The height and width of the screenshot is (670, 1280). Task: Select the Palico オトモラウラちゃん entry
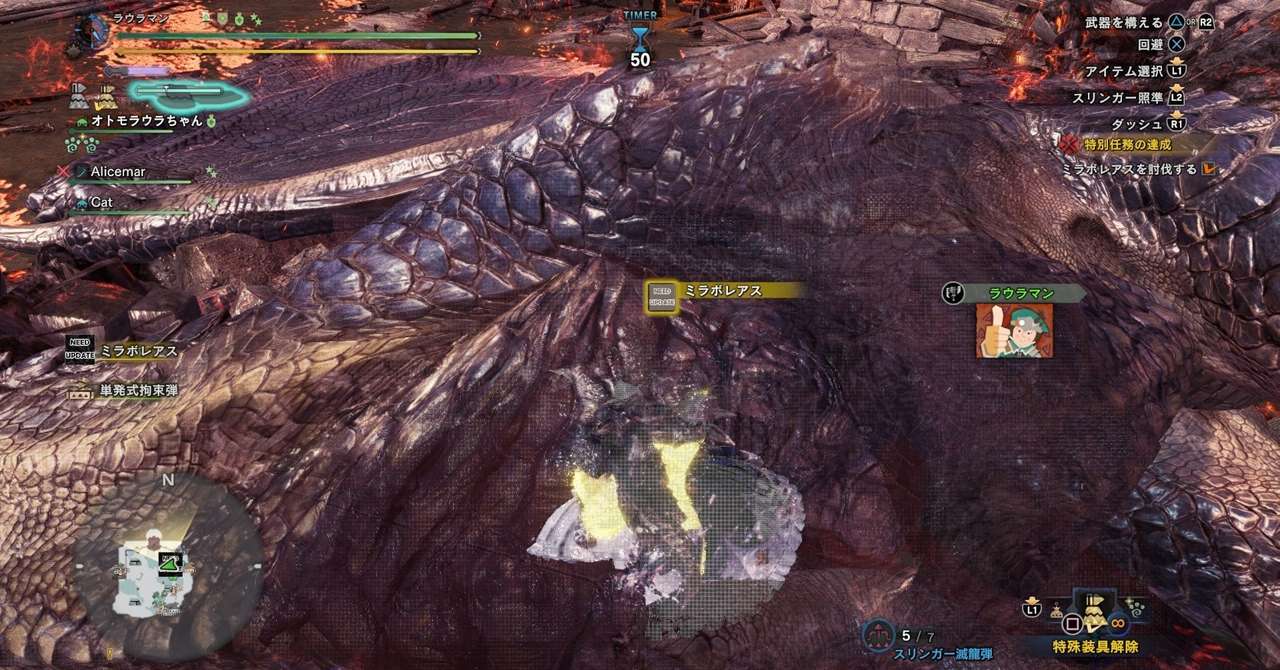(x=146, y=121)
